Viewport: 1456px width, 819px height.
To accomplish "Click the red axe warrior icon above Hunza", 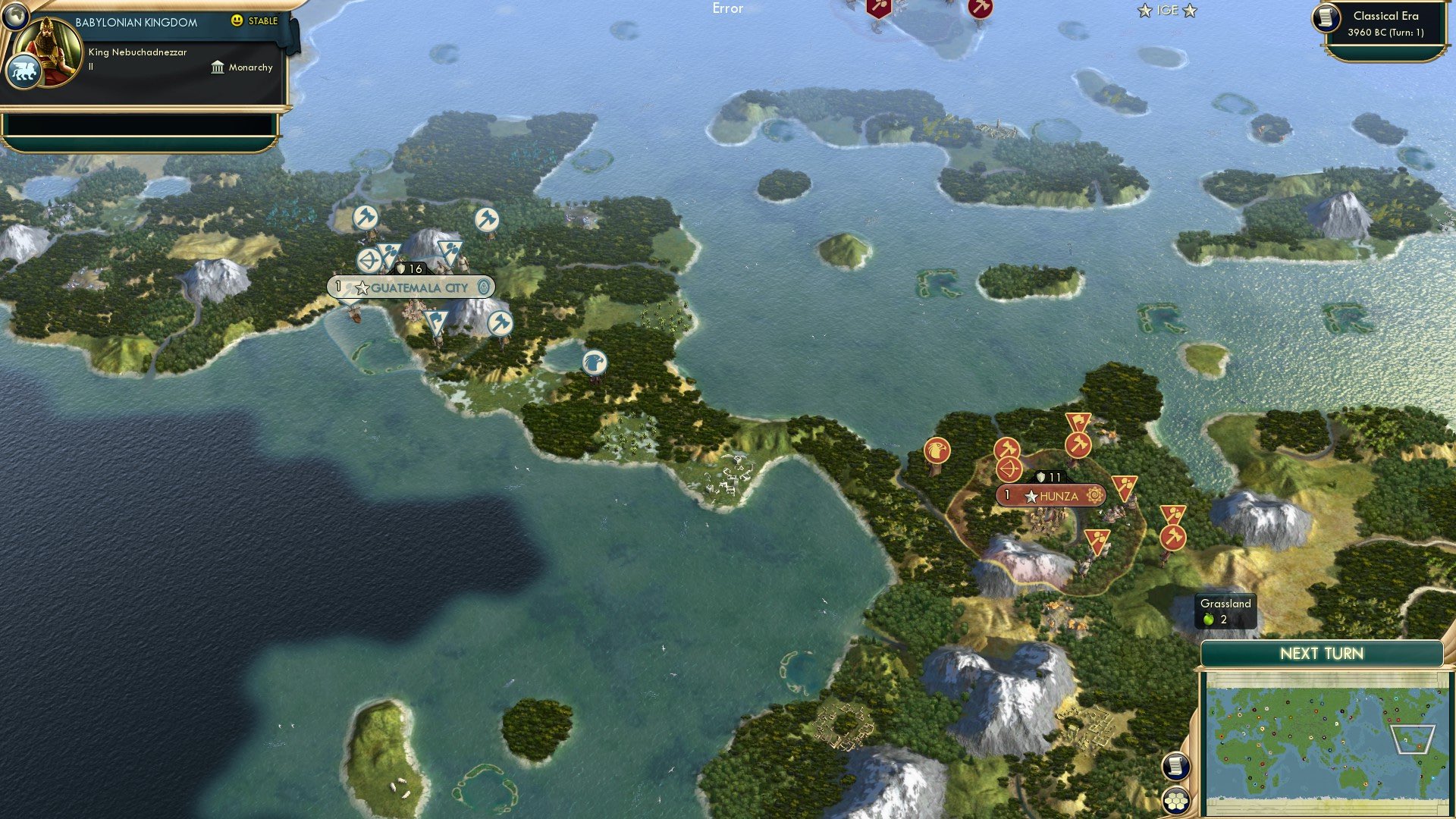I will click(x=1078, y=445).
